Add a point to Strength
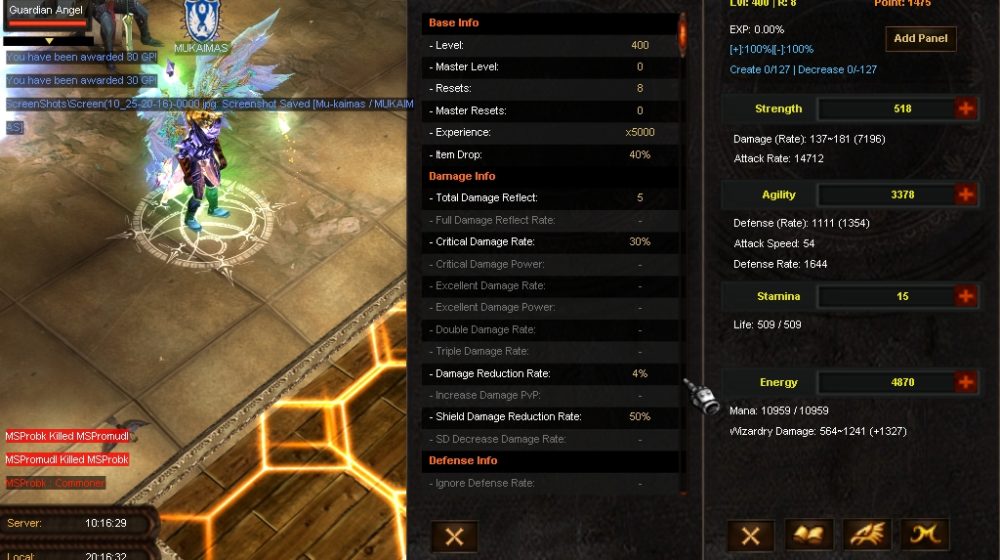 tap(966, 109)
